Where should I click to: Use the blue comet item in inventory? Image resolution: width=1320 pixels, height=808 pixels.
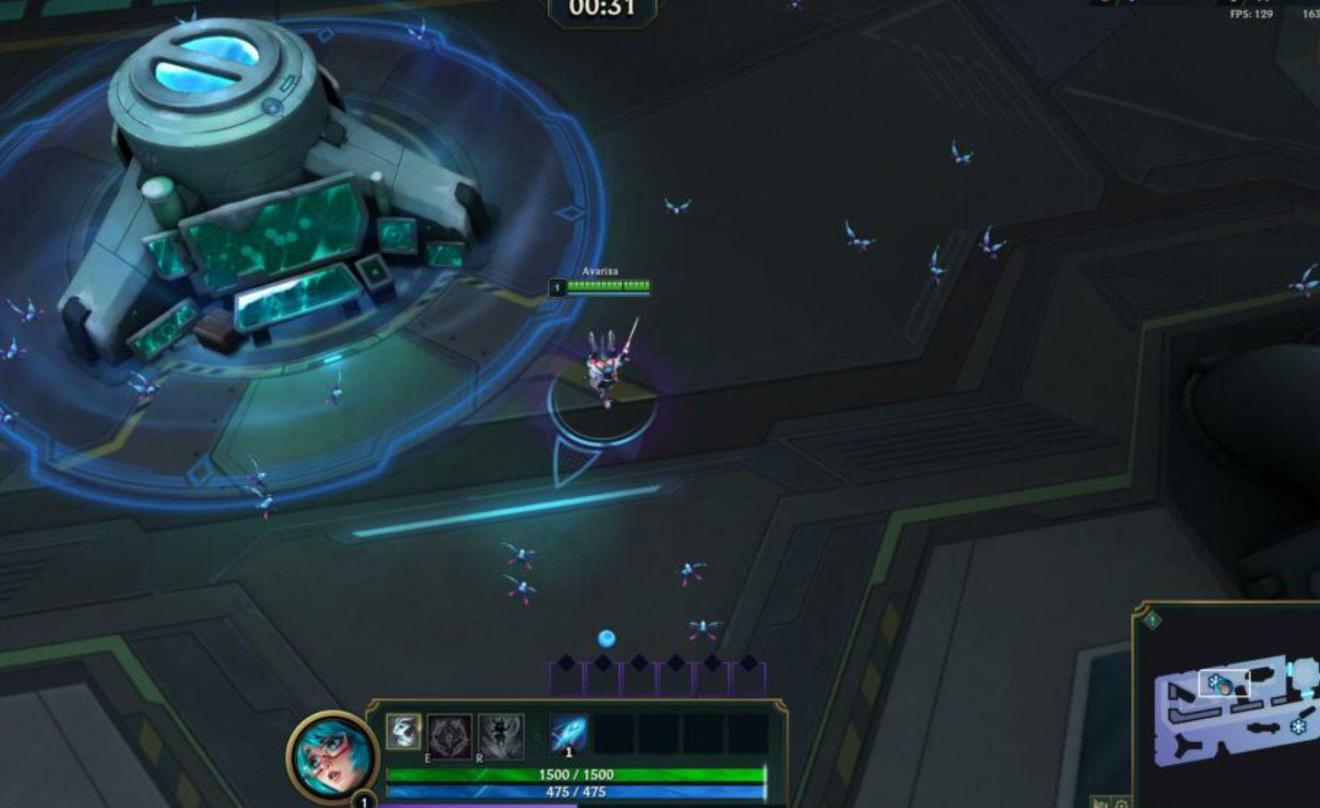tap(569, 734)
